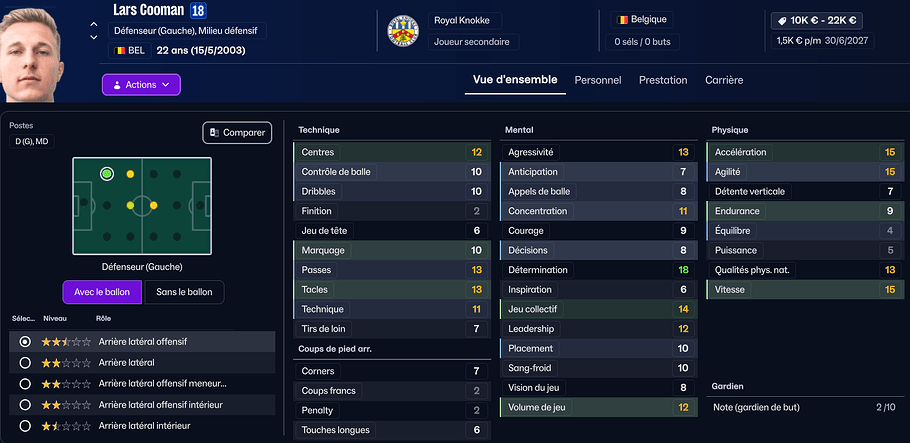The height and width of the screenshot is (443, 910).
Task: Switch to the Personnel tab
Action: [597, 80]
